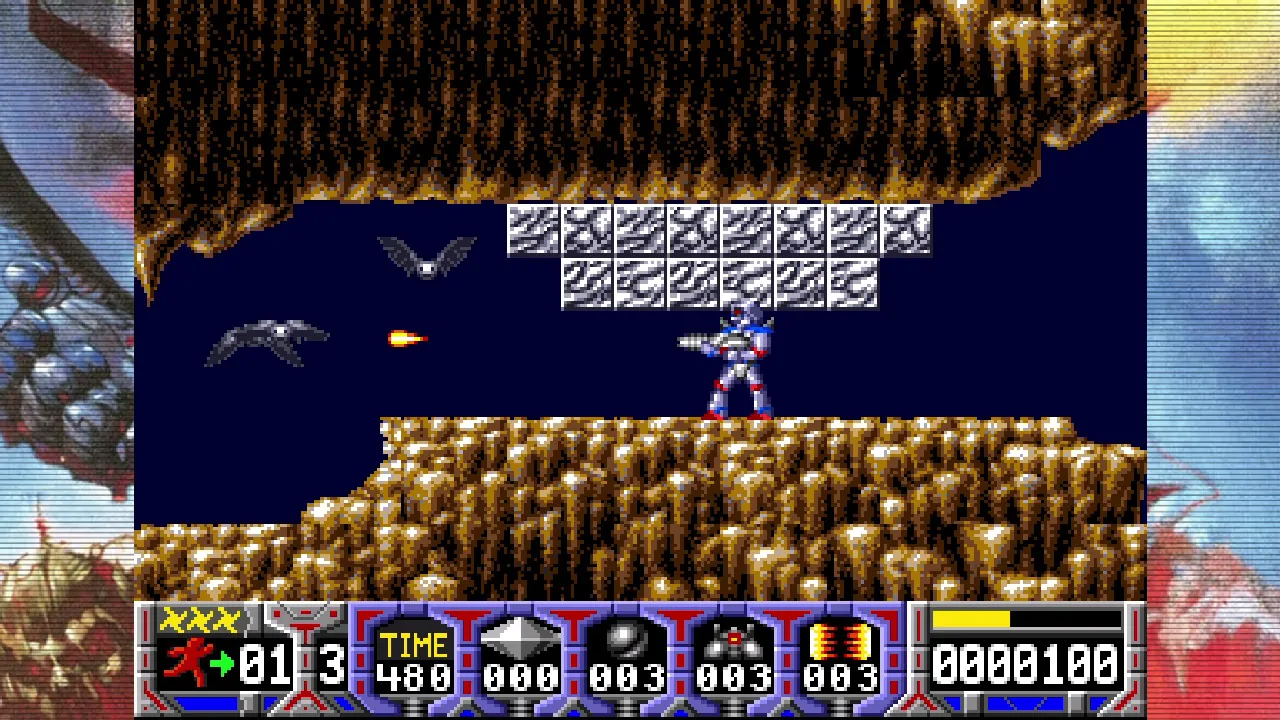Click the timer value 480
Viewport: 1280px width, 720px height.
[x=413, y=675]
